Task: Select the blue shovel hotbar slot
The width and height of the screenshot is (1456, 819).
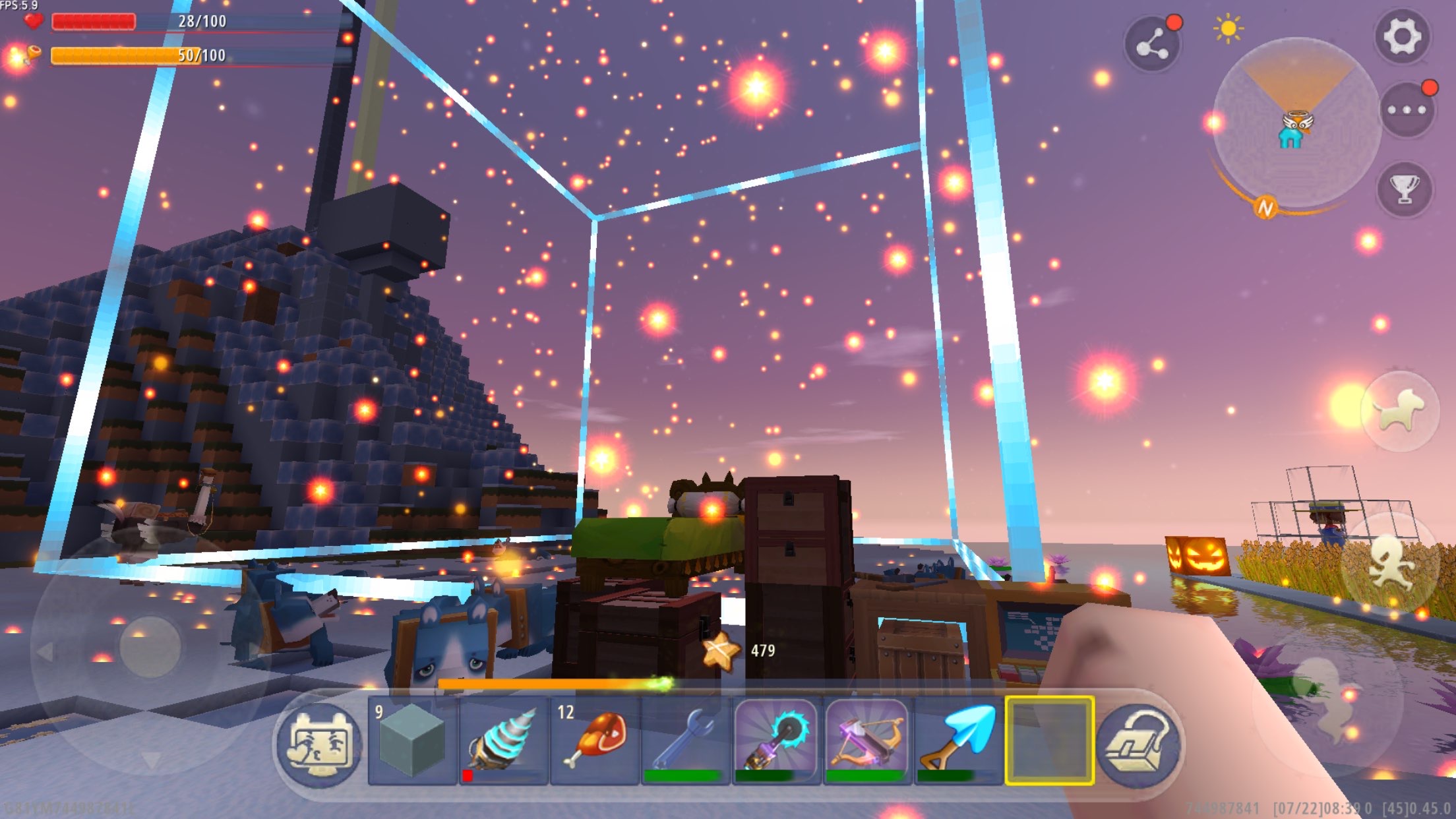Action: click(958, 741)
